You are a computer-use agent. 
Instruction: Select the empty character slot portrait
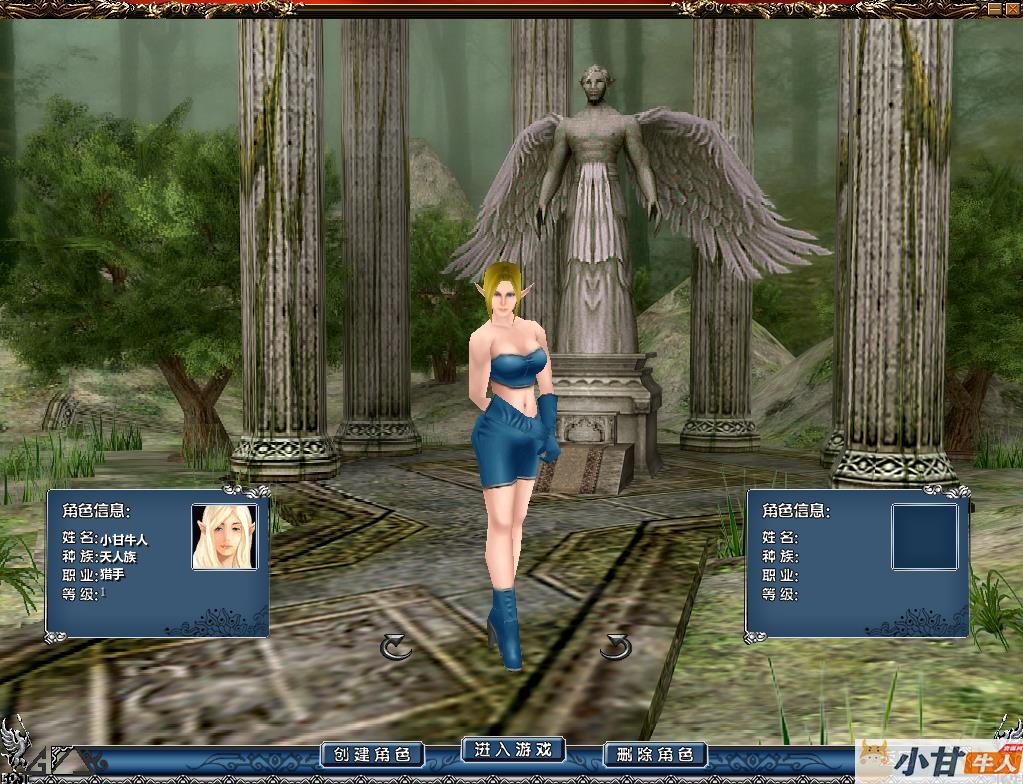point(924,537)
